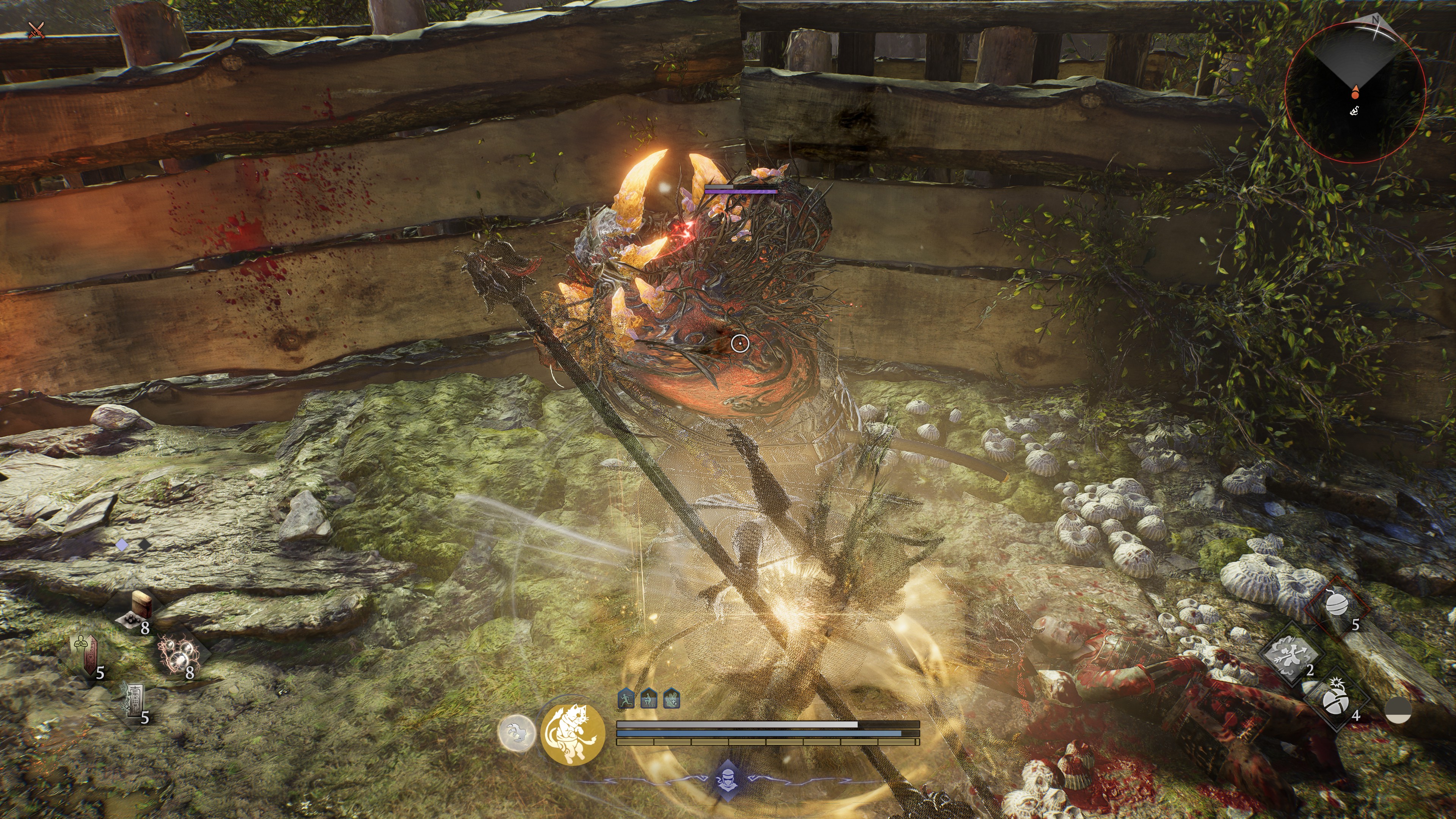
Task: Click the running figure buff icon
Action: [x=626, y=698]
